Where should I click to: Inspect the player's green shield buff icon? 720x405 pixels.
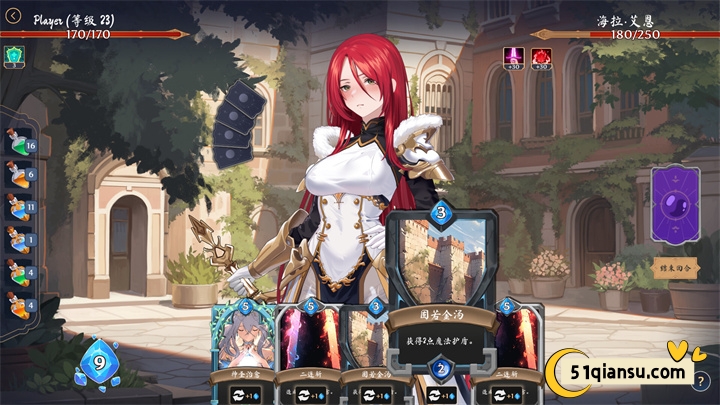(x=14, y=56)
